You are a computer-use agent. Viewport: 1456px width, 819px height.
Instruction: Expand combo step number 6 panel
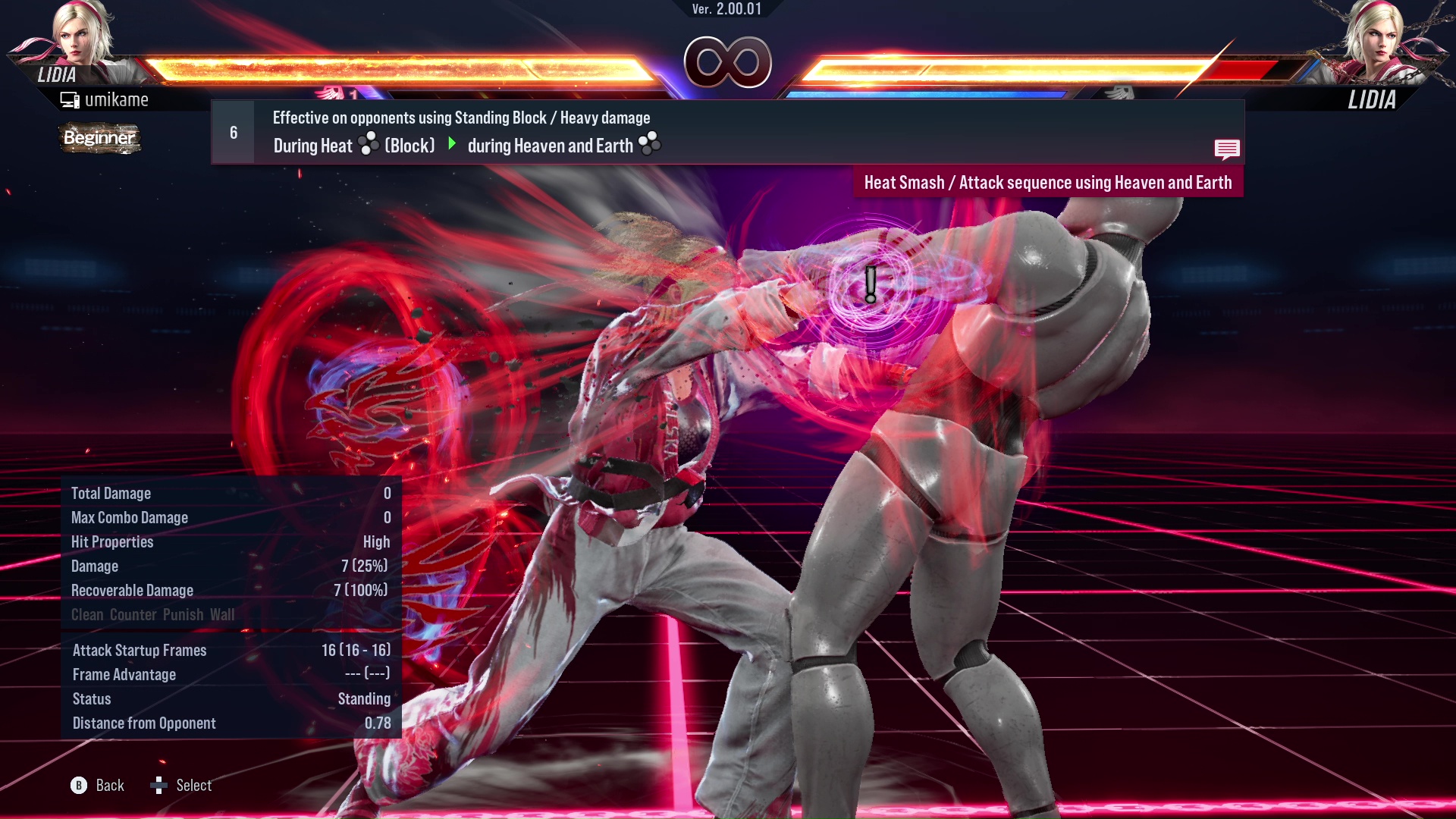233,131
